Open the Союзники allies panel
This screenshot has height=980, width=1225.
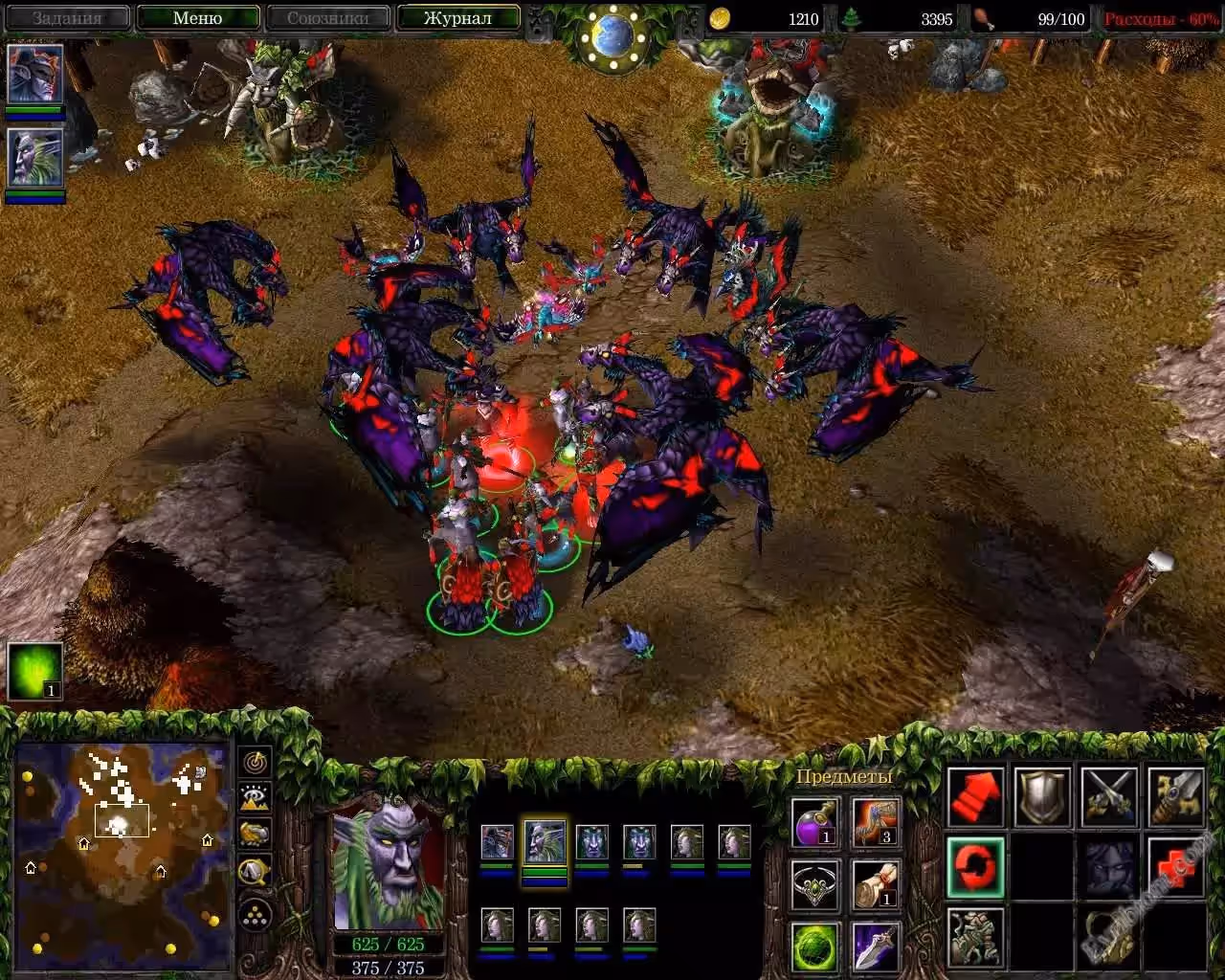[x=328, y=18]
